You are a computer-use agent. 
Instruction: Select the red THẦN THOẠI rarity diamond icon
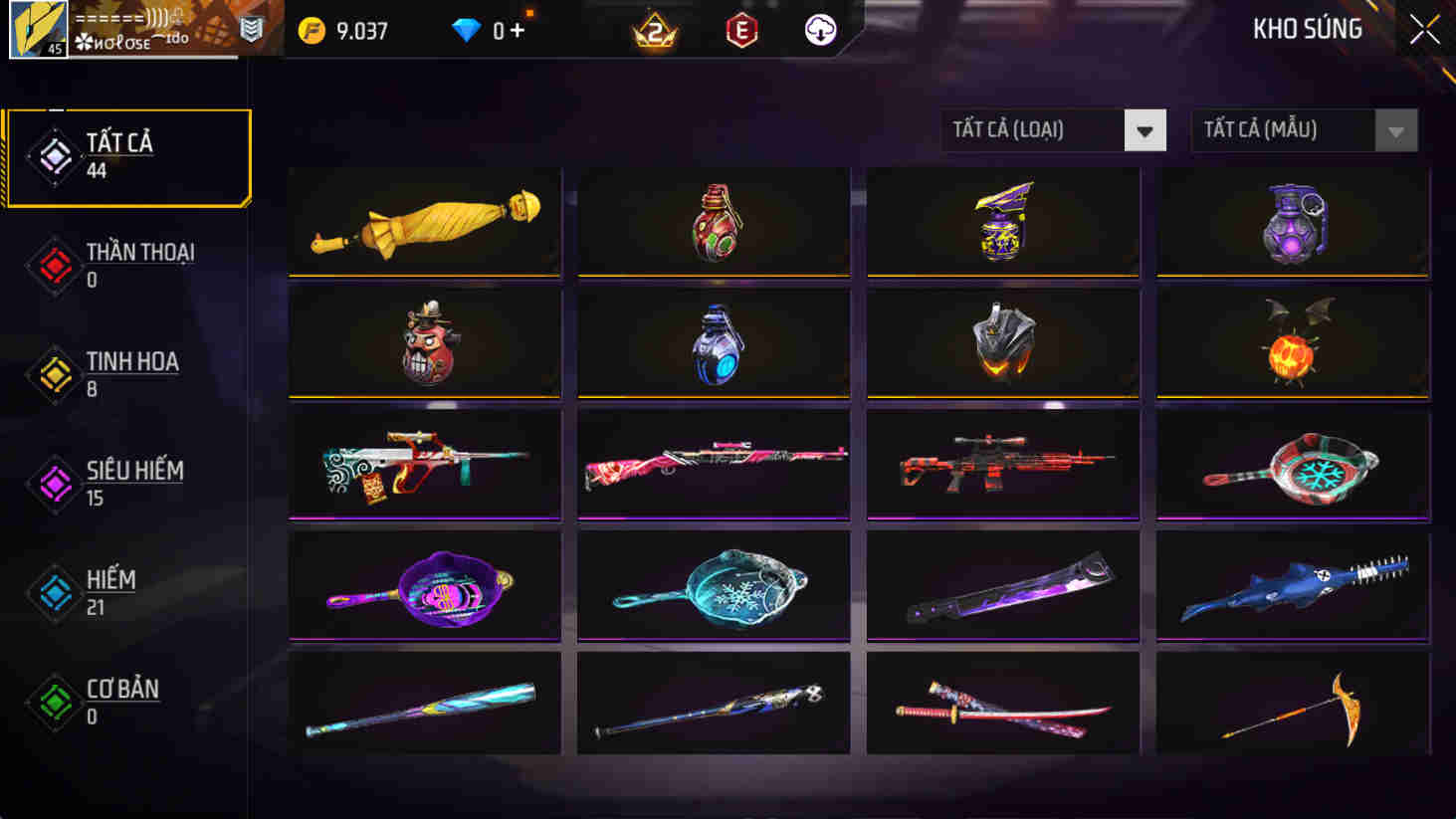tap(55, 264)
